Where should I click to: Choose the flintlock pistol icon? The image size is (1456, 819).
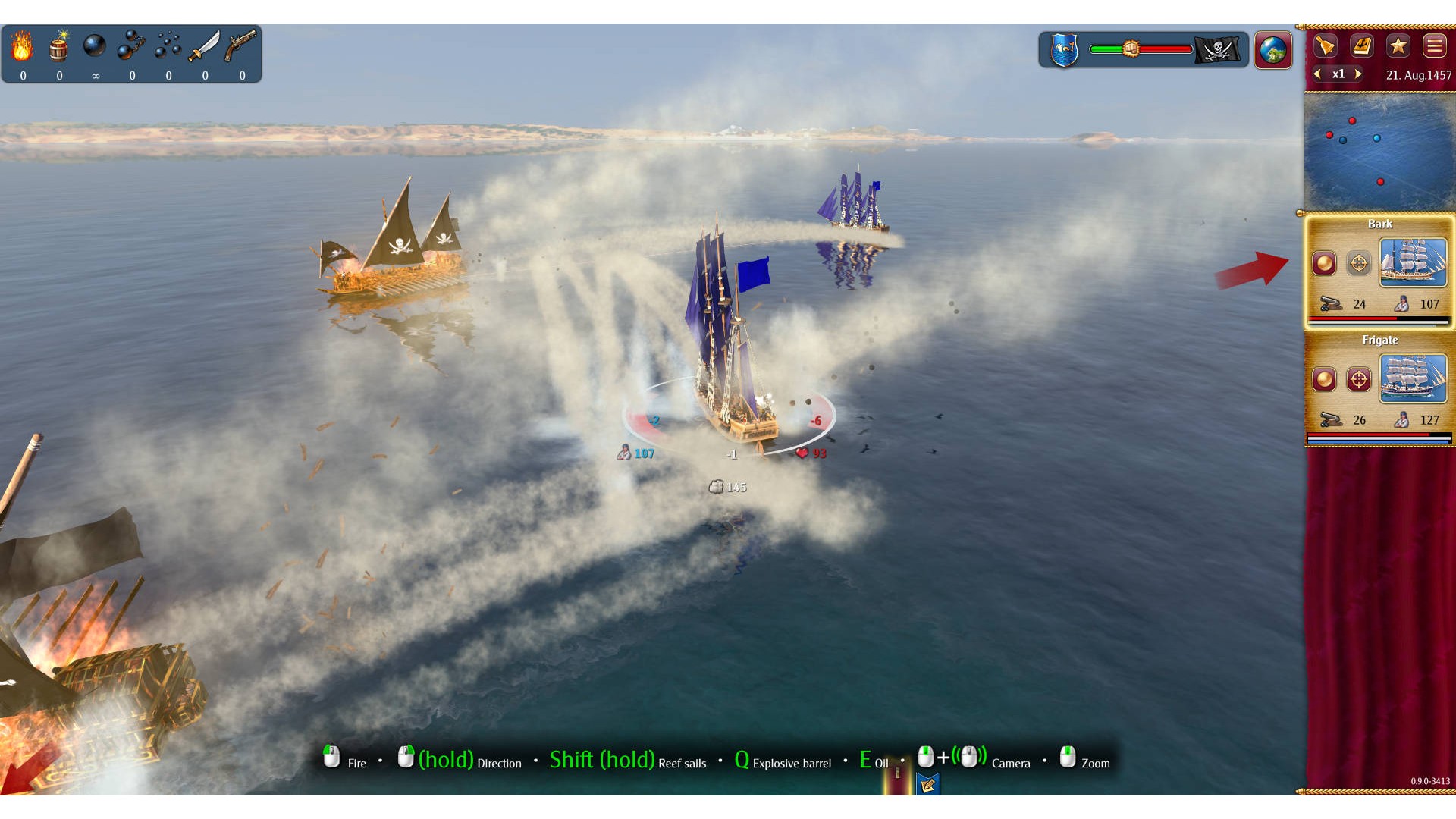tap(241, 46)
